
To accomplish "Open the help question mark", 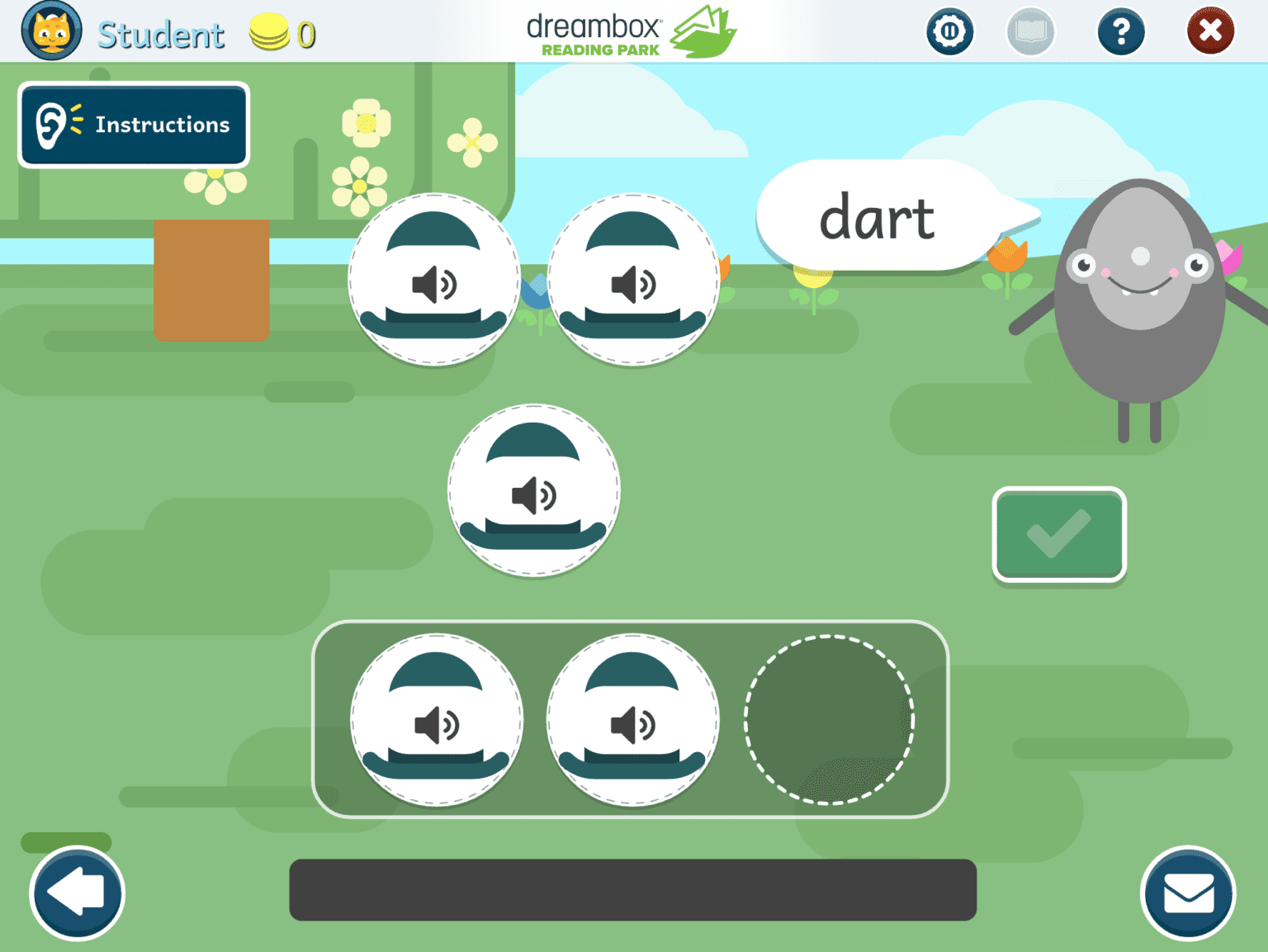I will pos(1121,31).
